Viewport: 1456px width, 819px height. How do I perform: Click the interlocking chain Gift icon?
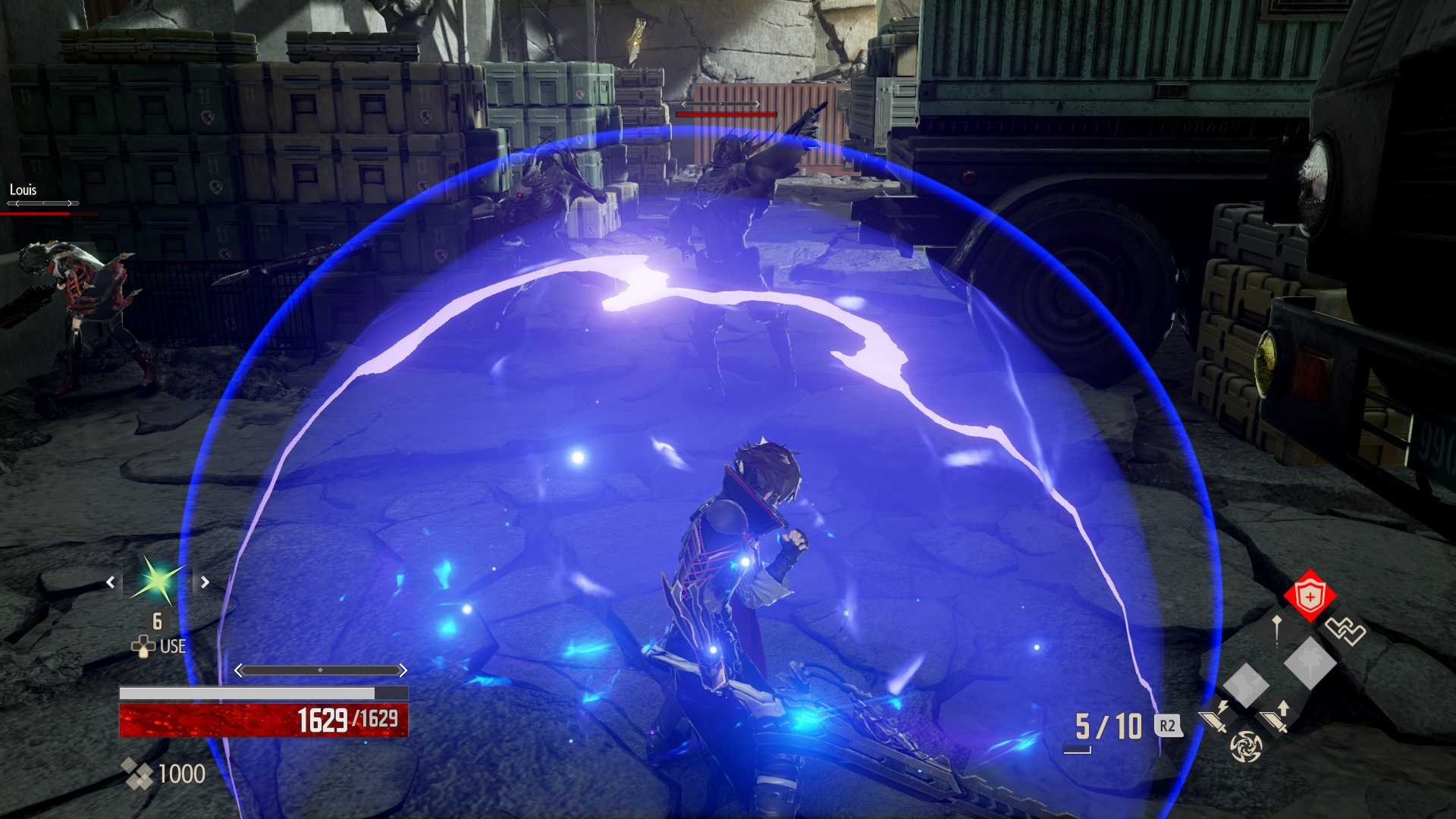tap(1345, 630)
